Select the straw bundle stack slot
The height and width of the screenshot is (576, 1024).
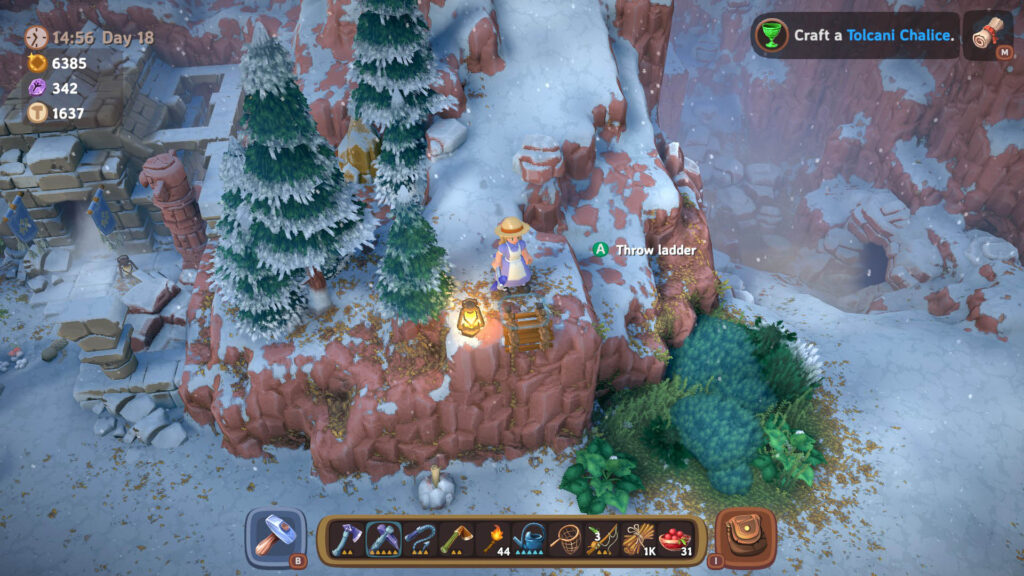tap(638, 539)
